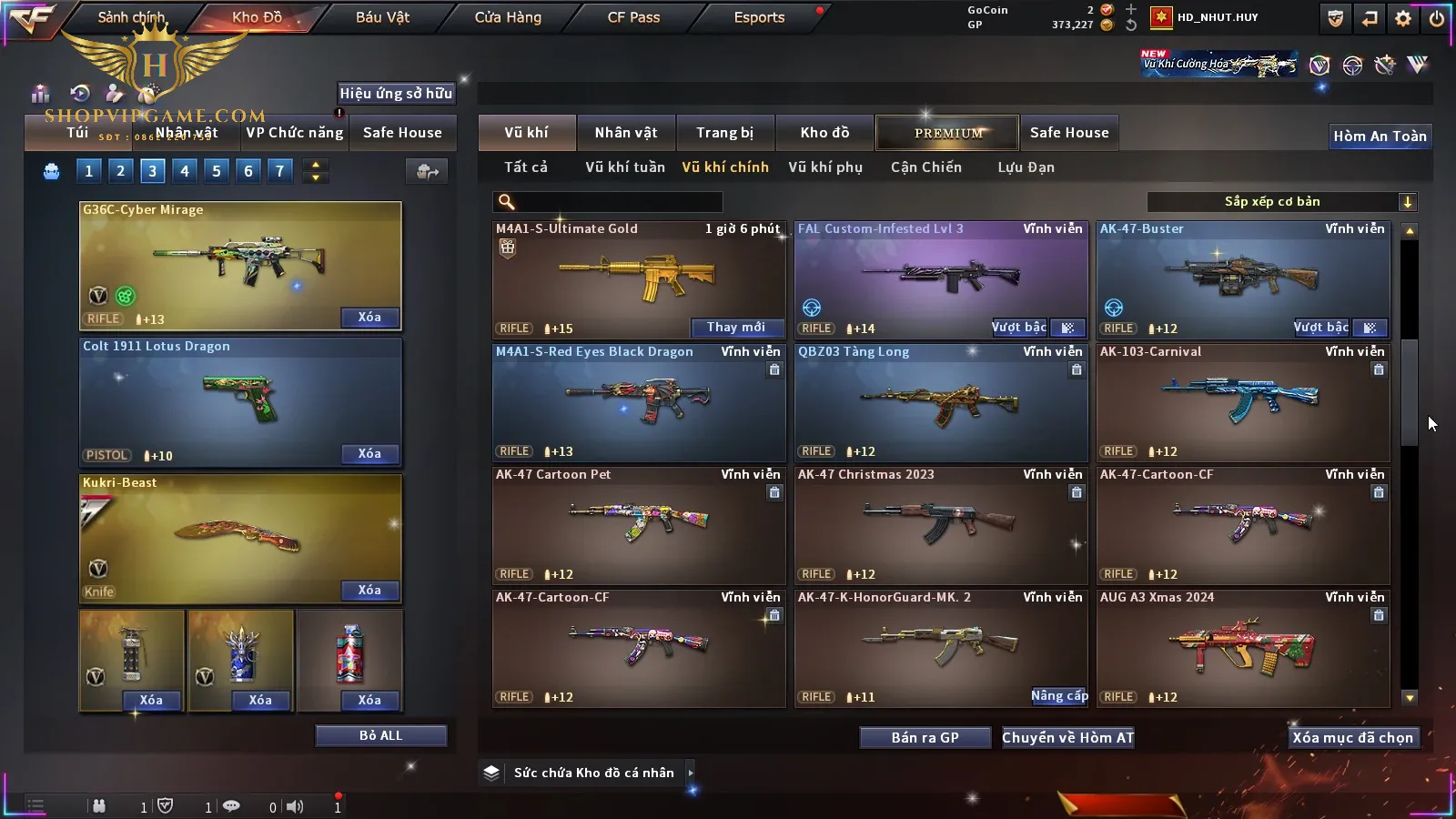Open the Hòm An Toàn safe box

[x=1380, y=136]
